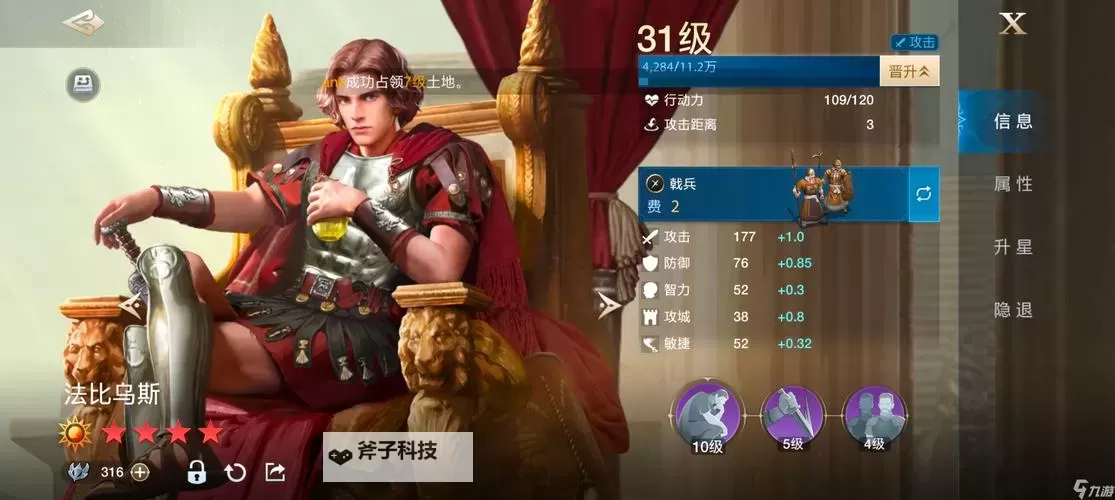Open the level 10 thinker skill
The height and width of the screenshot is (500, 1115).
tap(707, 411)
